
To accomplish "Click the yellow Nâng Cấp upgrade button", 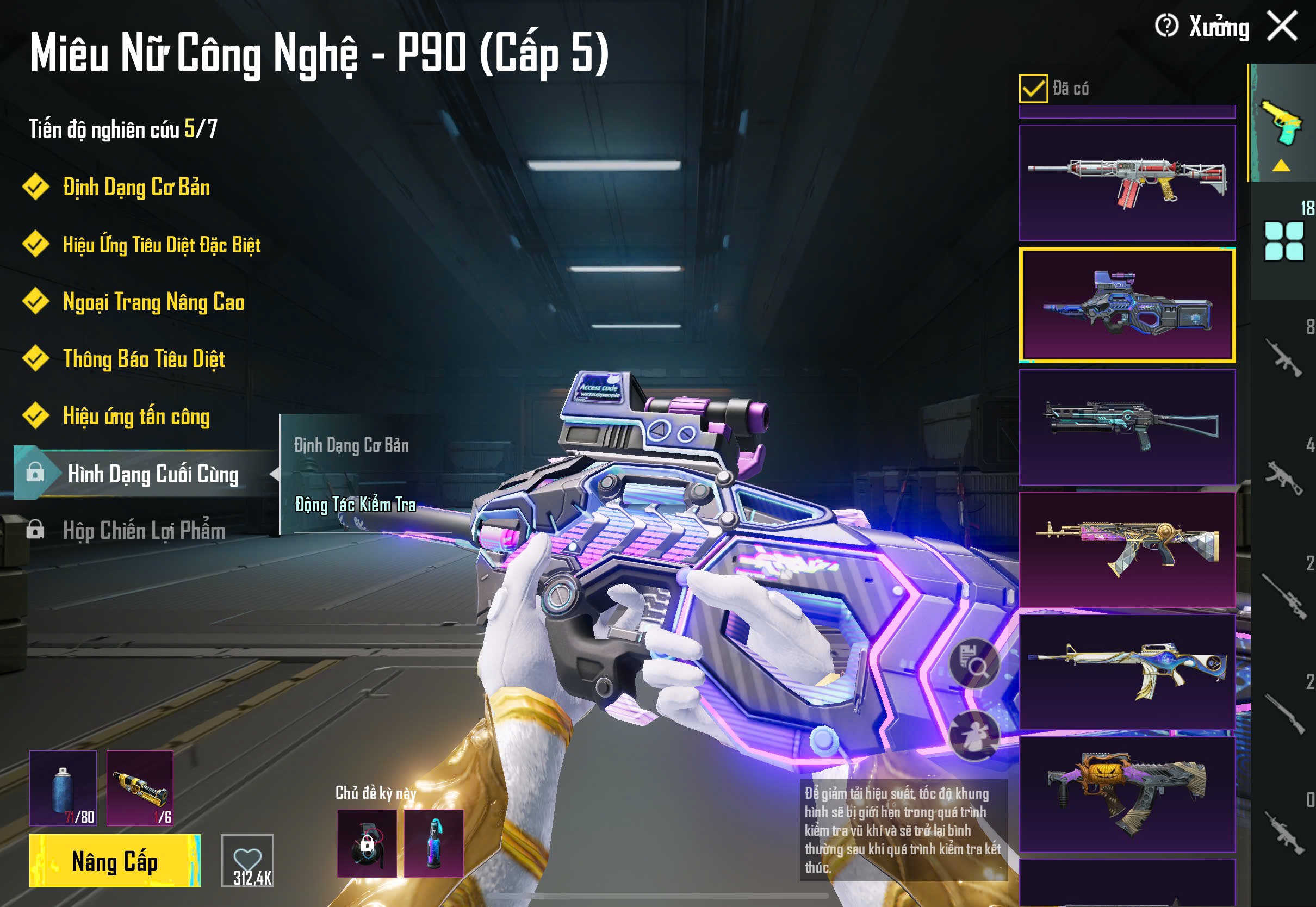I will [115, 860].
